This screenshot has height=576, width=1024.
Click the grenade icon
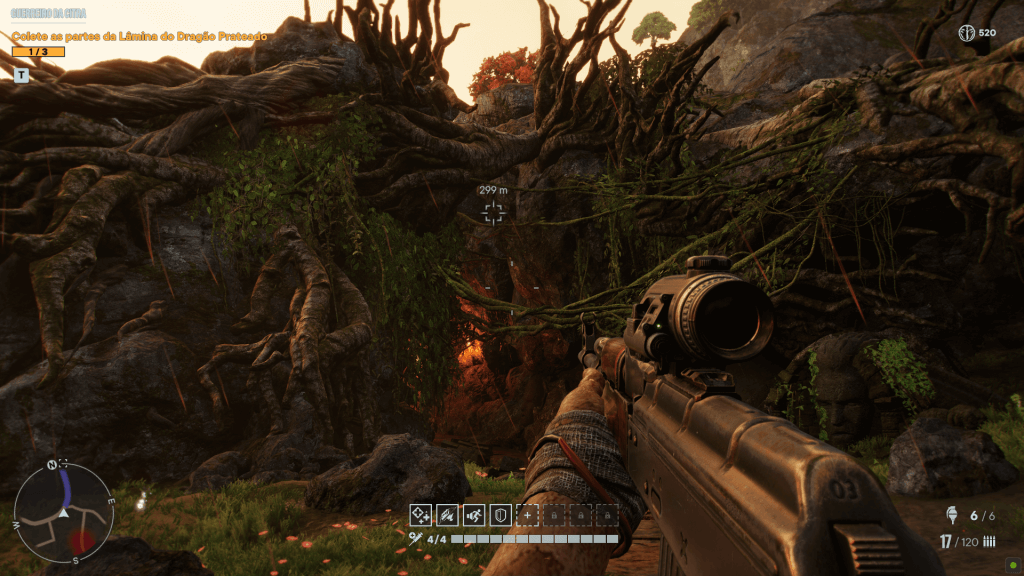951,515
